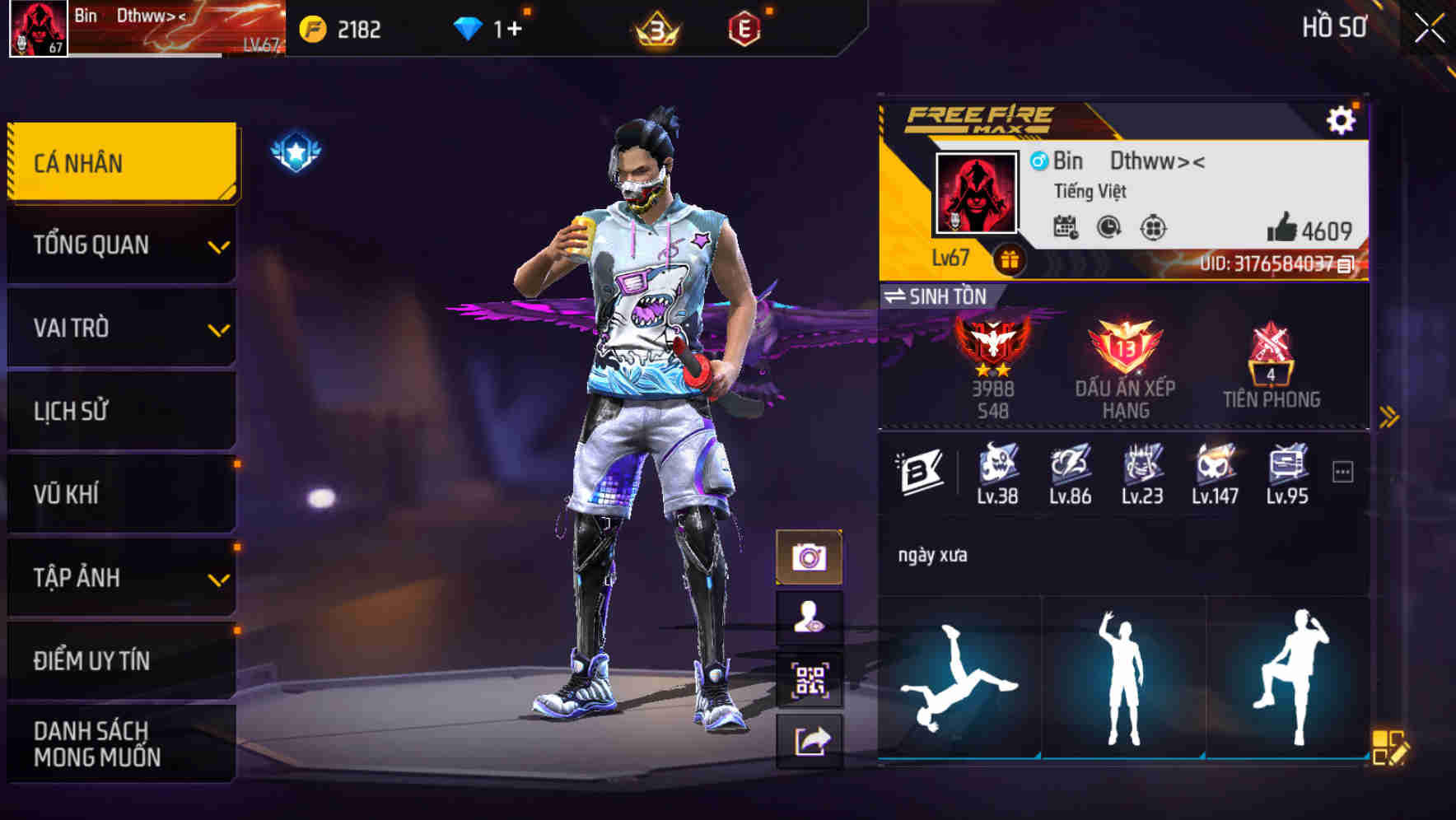This screenshot has width=1456, height=820.
Task: Take photo with the camera icon
Action: [x=810, y=556]
